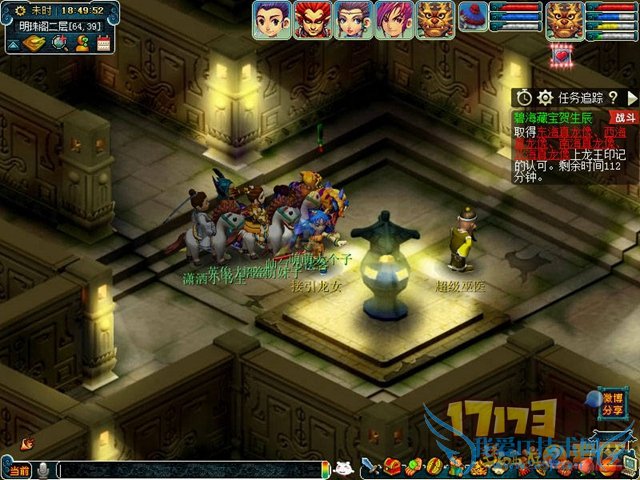Click the glowing heart buff icon
Screen dimensions: 640x480
tap(560, 54)
